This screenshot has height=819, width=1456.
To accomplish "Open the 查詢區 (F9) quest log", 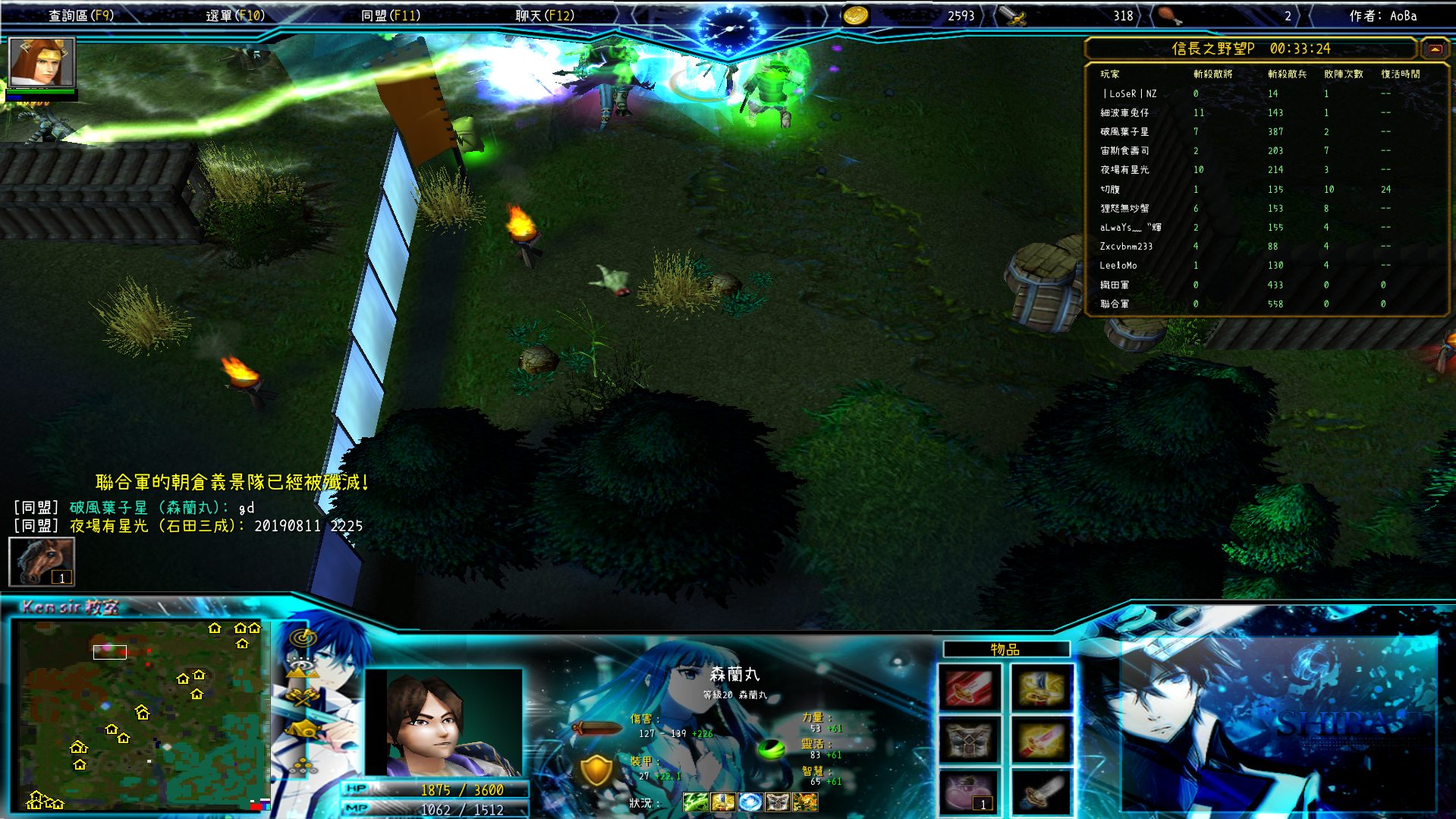I will [81, 15].
